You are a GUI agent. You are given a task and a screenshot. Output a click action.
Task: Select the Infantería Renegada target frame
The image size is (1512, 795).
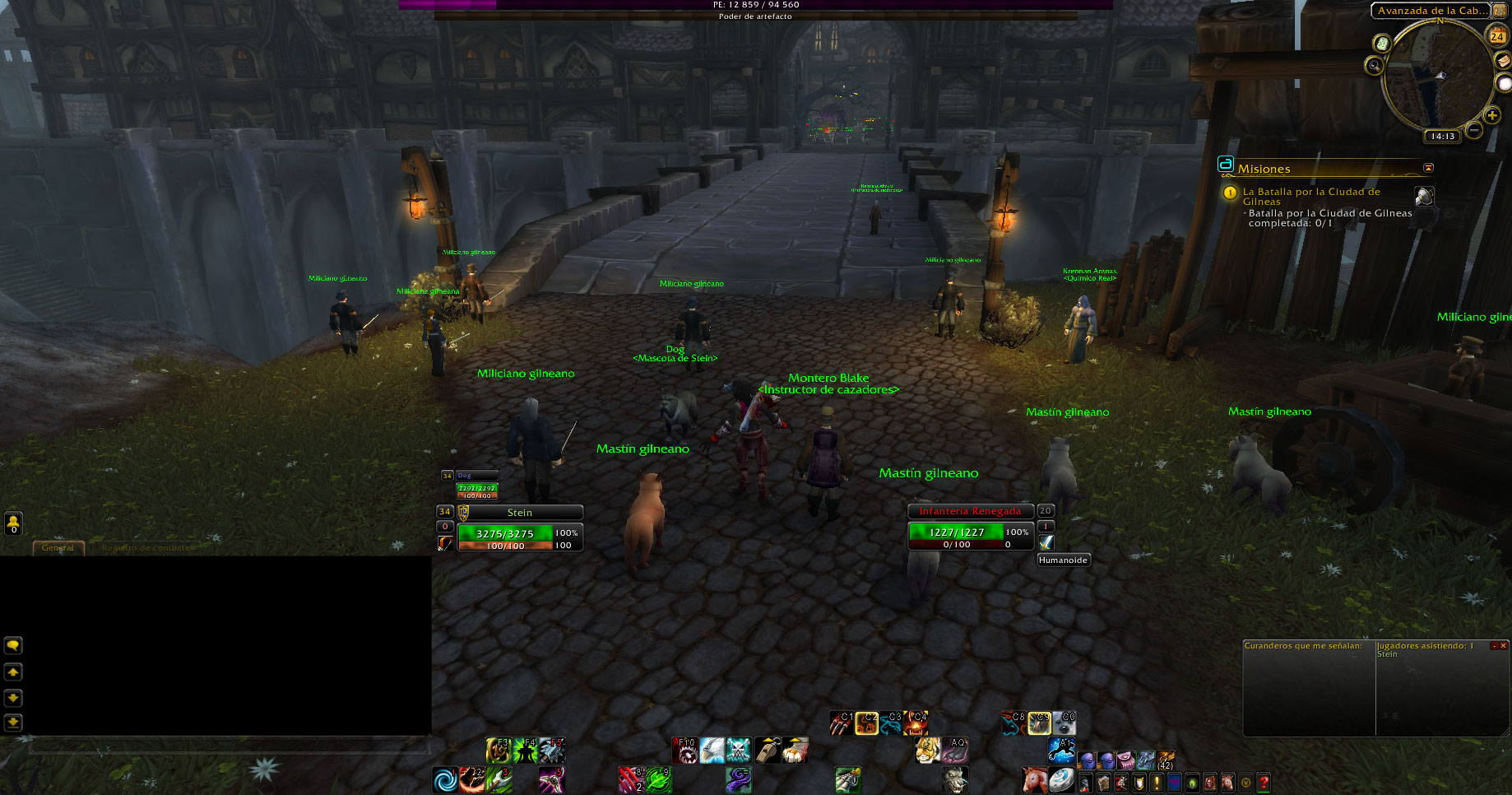pyautogui.click(x=970, y=511)
